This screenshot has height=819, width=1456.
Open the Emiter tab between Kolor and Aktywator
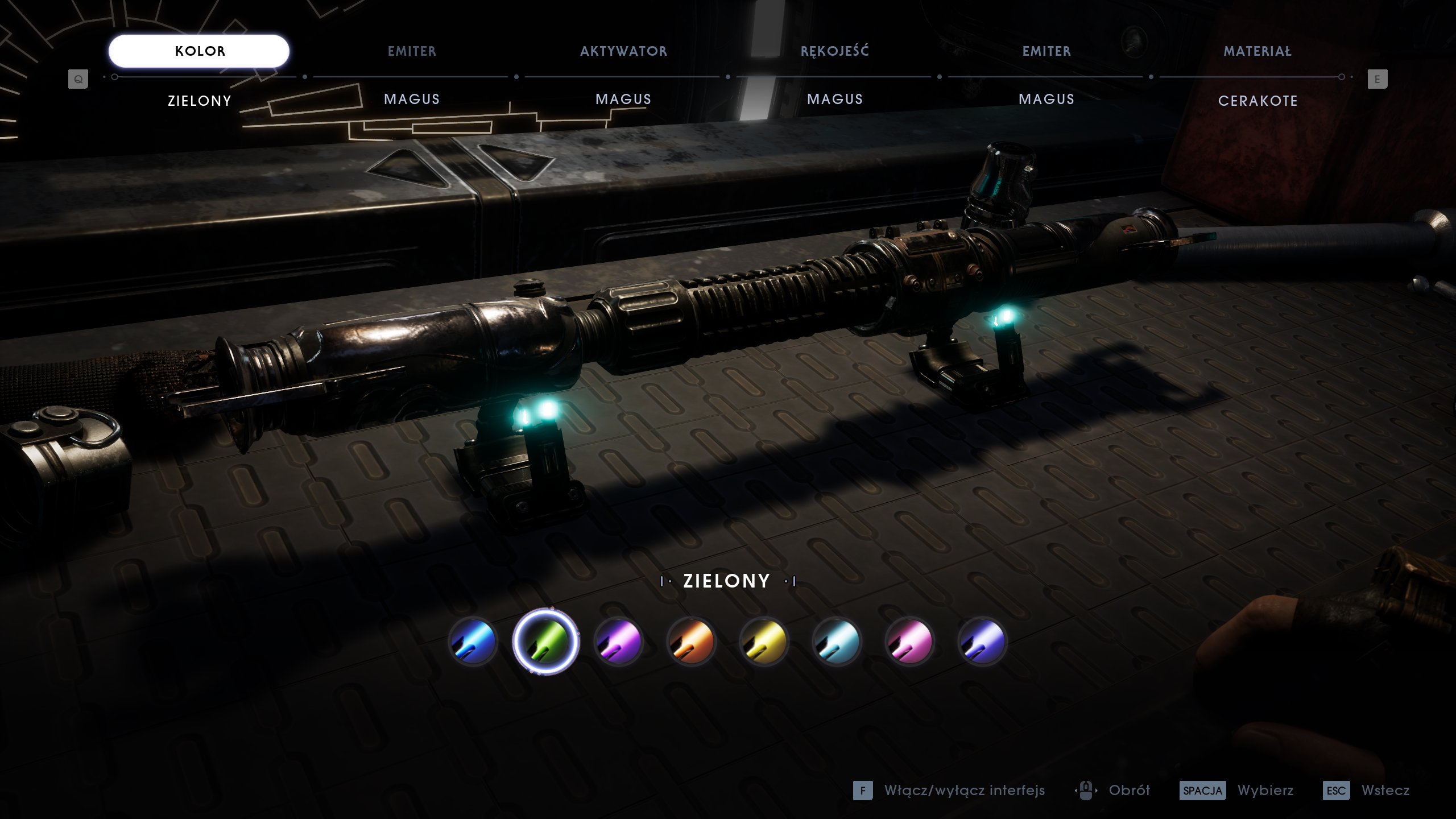412,51
